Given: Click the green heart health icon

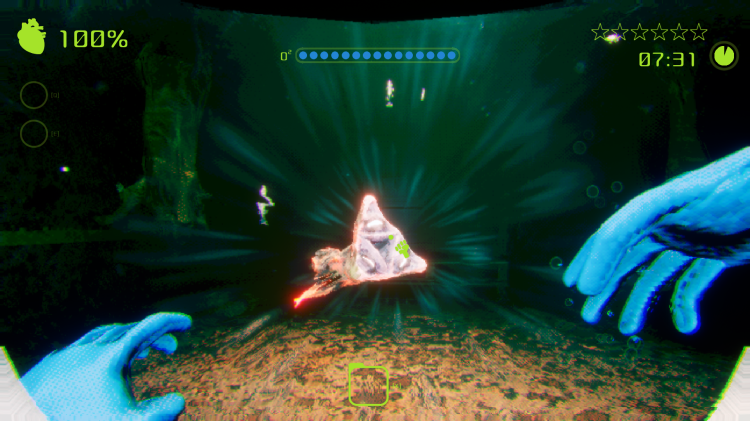Looking at the screenshot, I should pyautogui.click(x=32, y=38).
